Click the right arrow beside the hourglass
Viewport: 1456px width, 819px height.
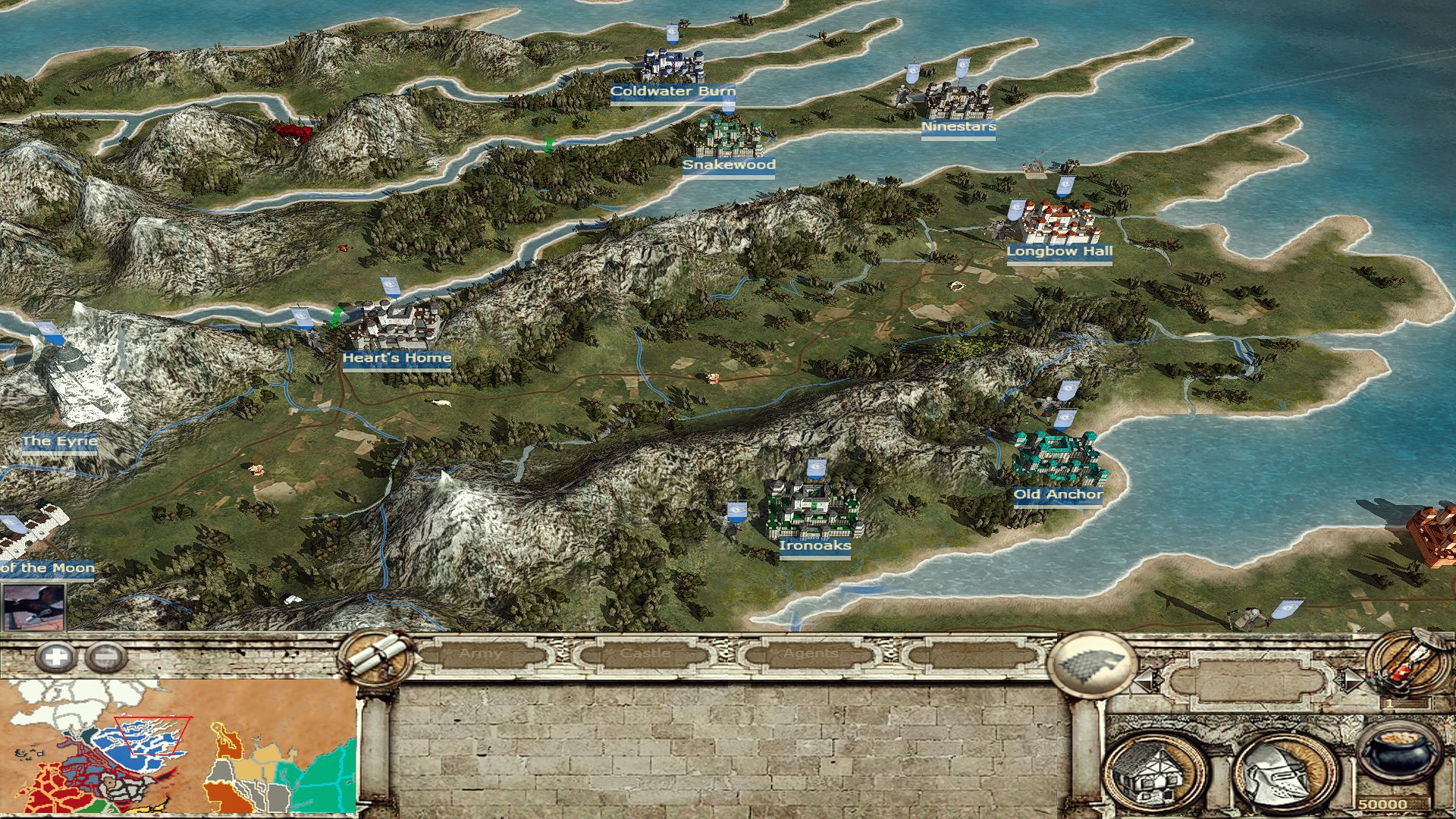click(x=1350, y=679)
